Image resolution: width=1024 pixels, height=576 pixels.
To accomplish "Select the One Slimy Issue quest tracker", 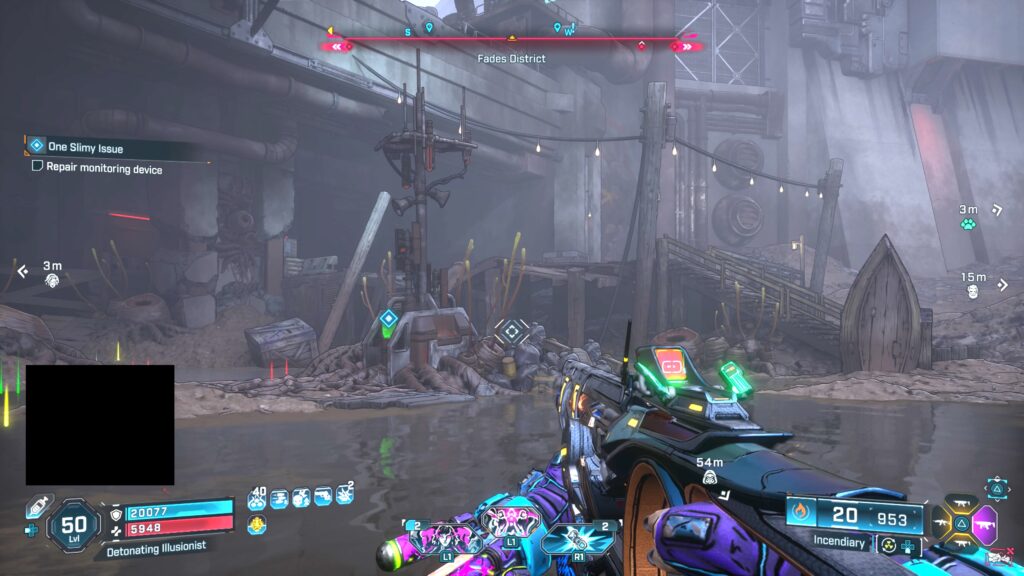I will click(85, 147).
